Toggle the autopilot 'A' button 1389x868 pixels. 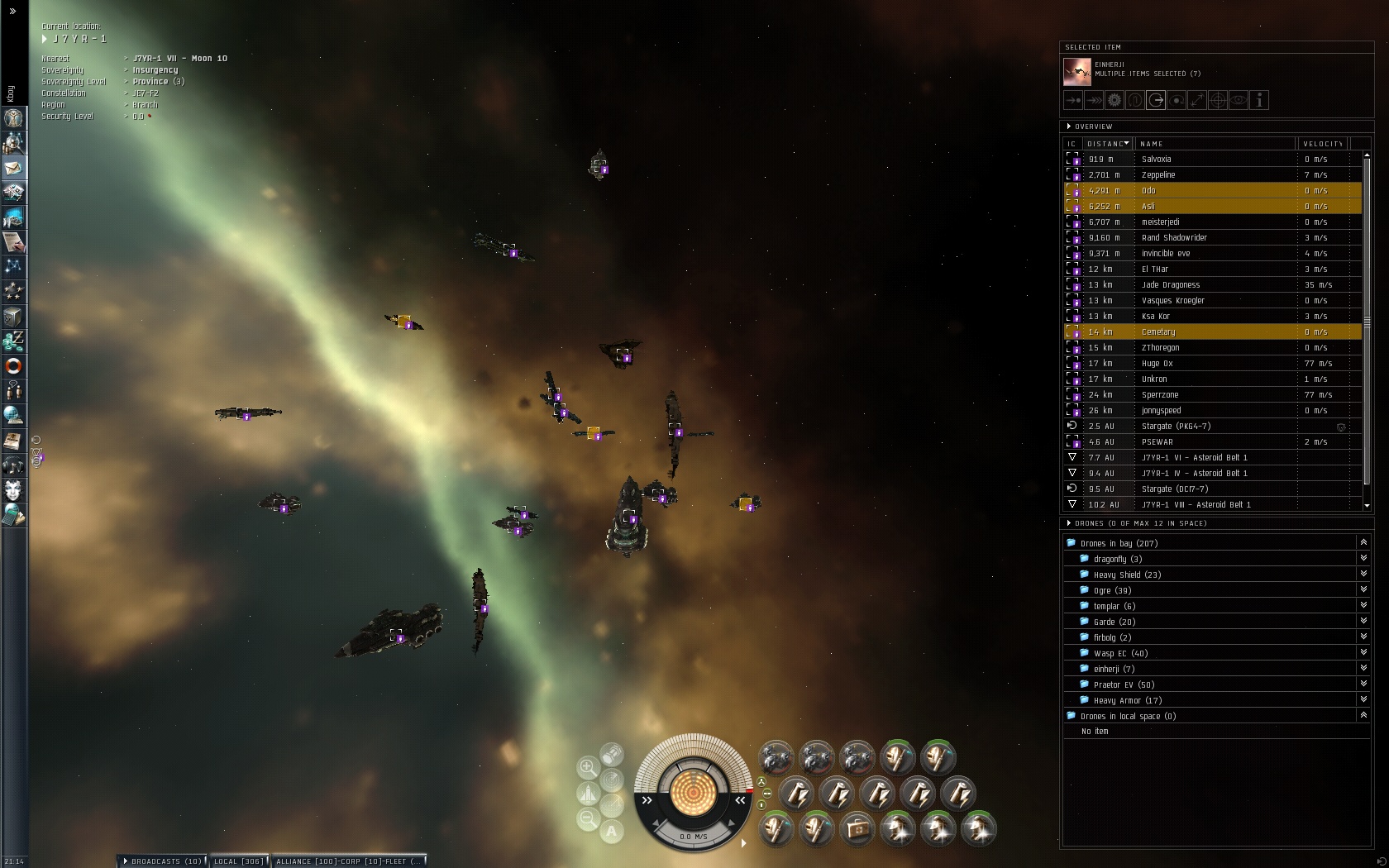coord(612,832)
